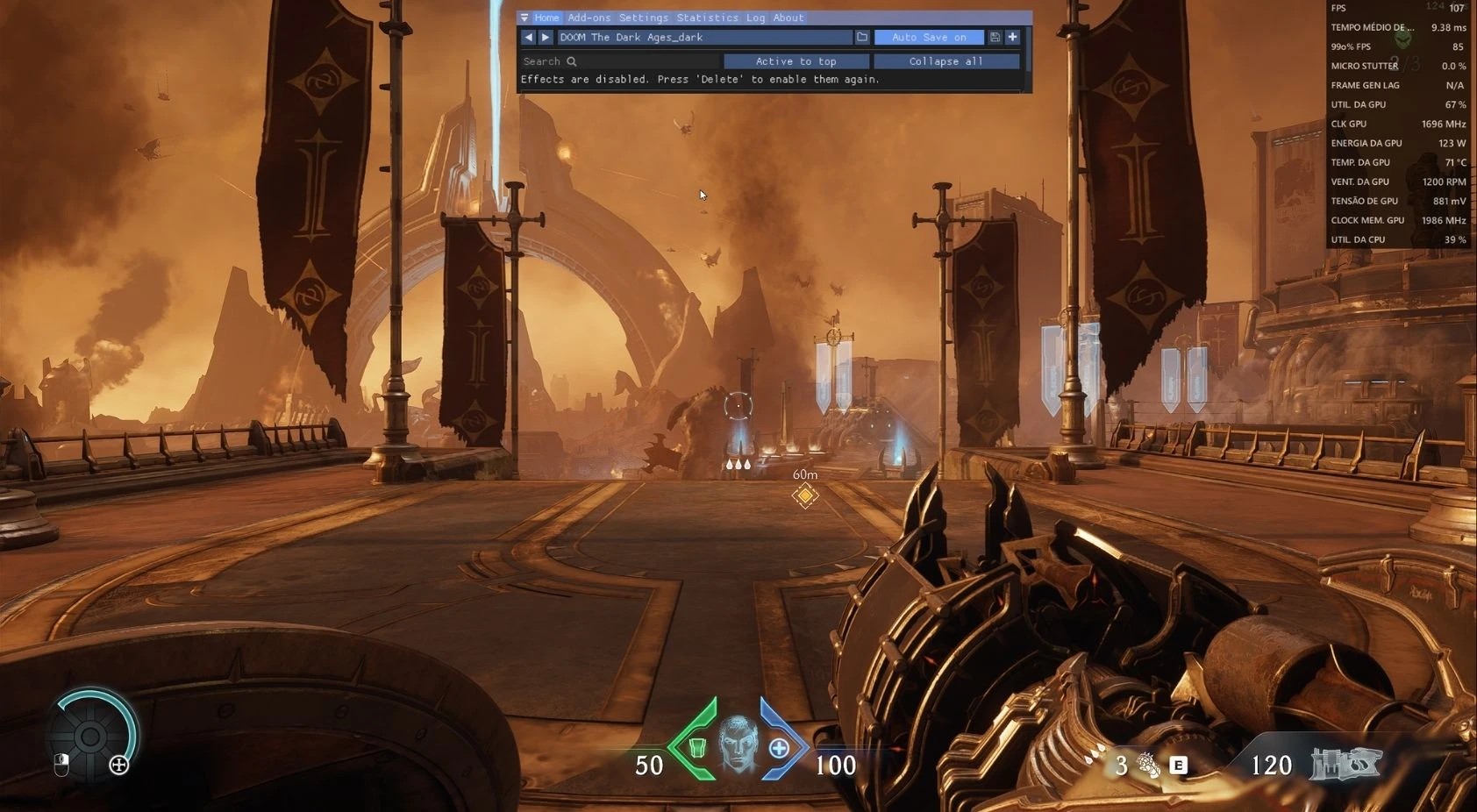This screenshot has height=812, width=1477.
Task: Select the melee gauntlet icon
Action: coord(1148,765)
